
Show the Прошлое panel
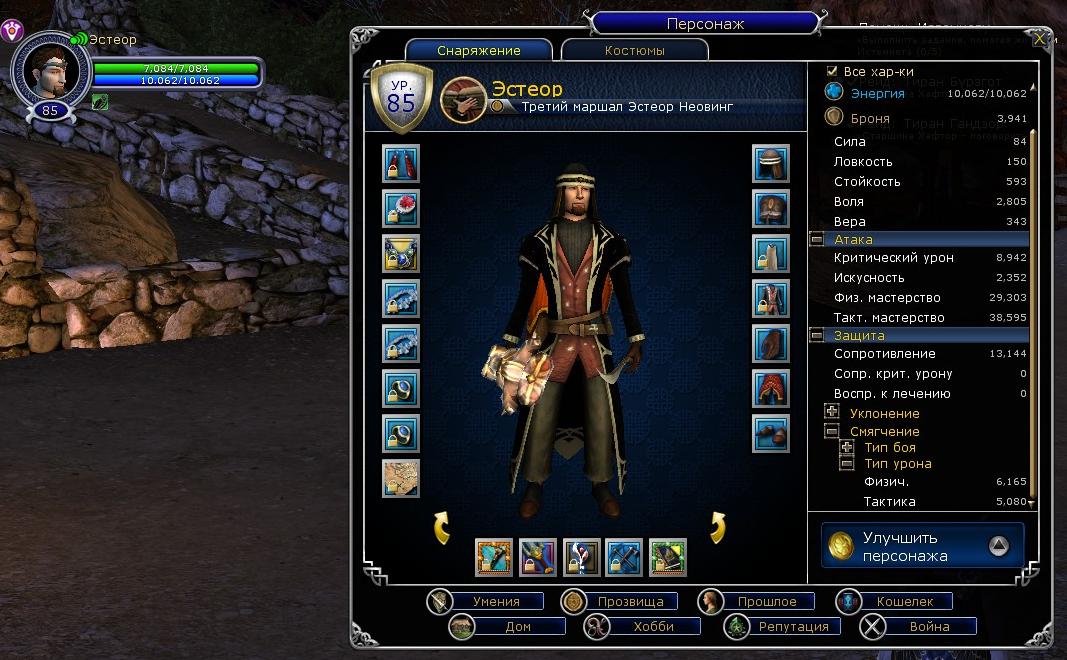766,601
